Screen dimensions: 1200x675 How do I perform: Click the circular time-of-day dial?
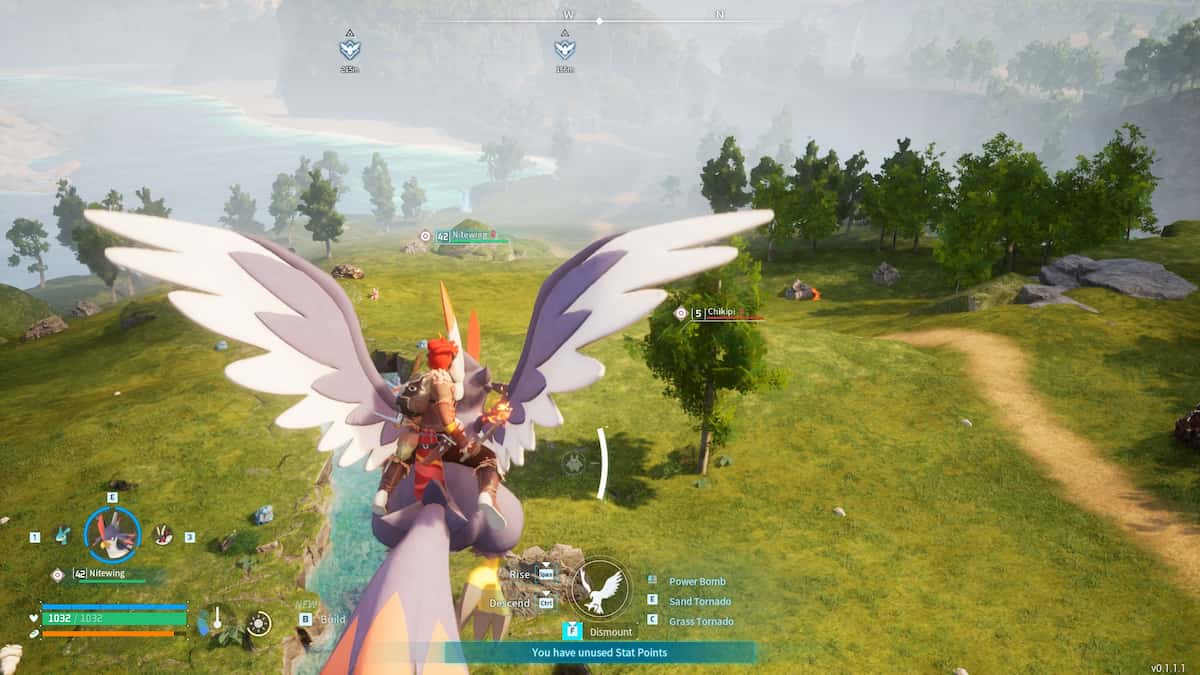tap(259, 623)
